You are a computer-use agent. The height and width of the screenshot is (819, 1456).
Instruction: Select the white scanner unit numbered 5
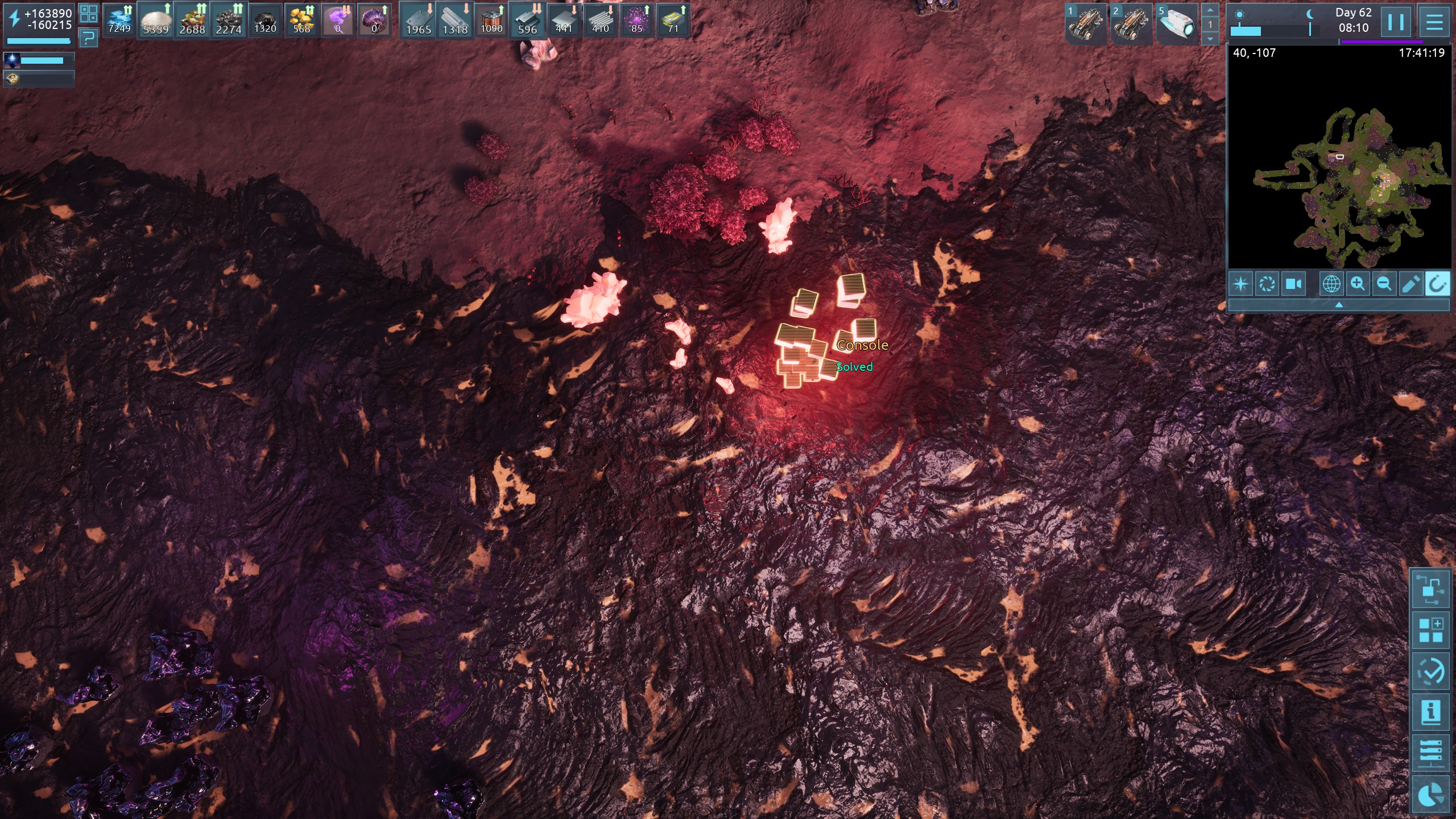(x=1177, y=24)
